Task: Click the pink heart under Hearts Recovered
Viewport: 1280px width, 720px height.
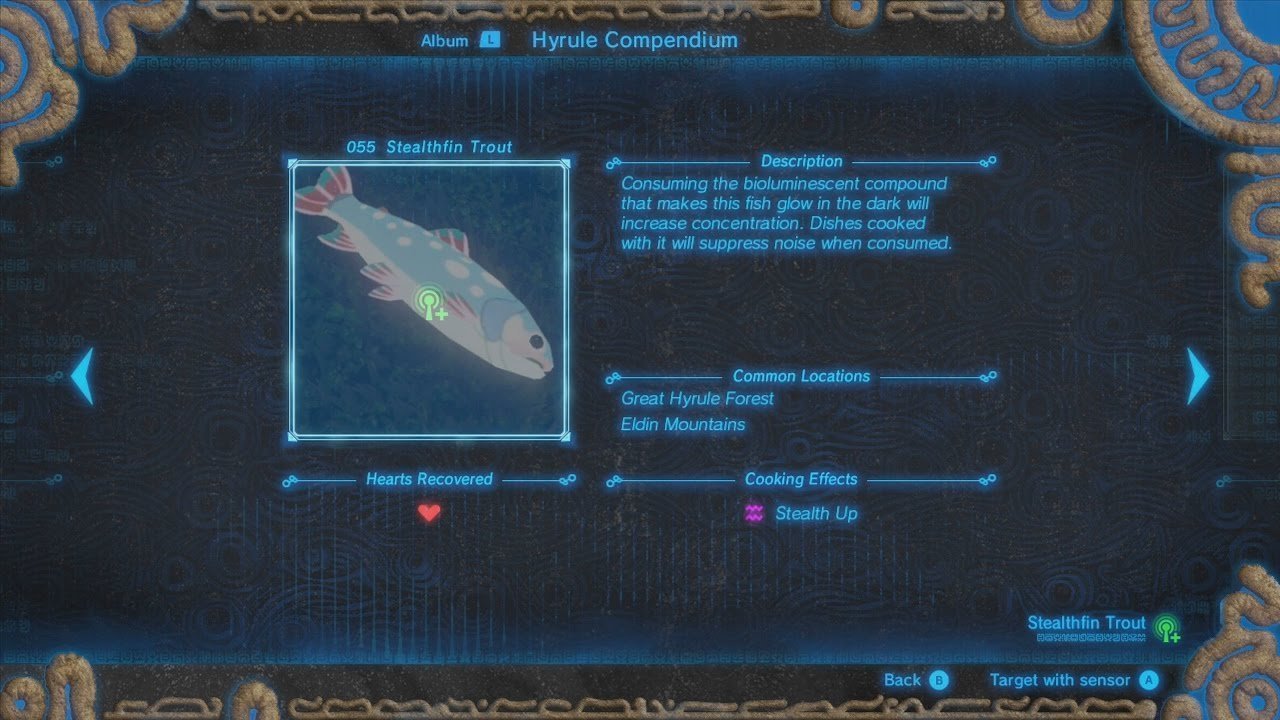Action: (x=429, y=512)
